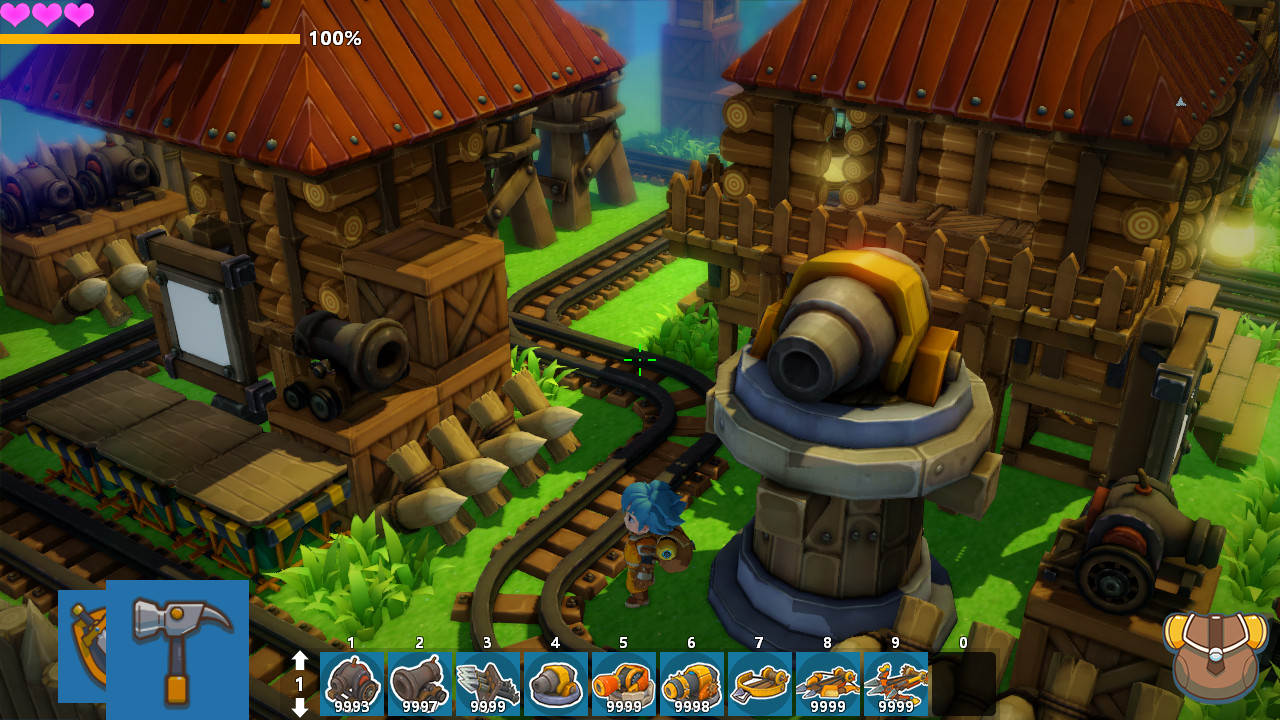Choose the orange-barrel turret in slot 5
The image size is (1280, 720).
tap(624, 684)
